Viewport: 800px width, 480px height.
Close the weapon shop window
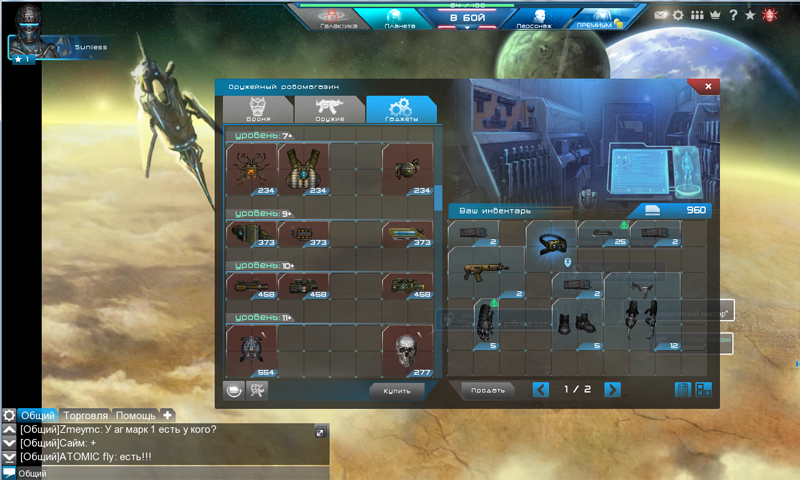[708, 87]
